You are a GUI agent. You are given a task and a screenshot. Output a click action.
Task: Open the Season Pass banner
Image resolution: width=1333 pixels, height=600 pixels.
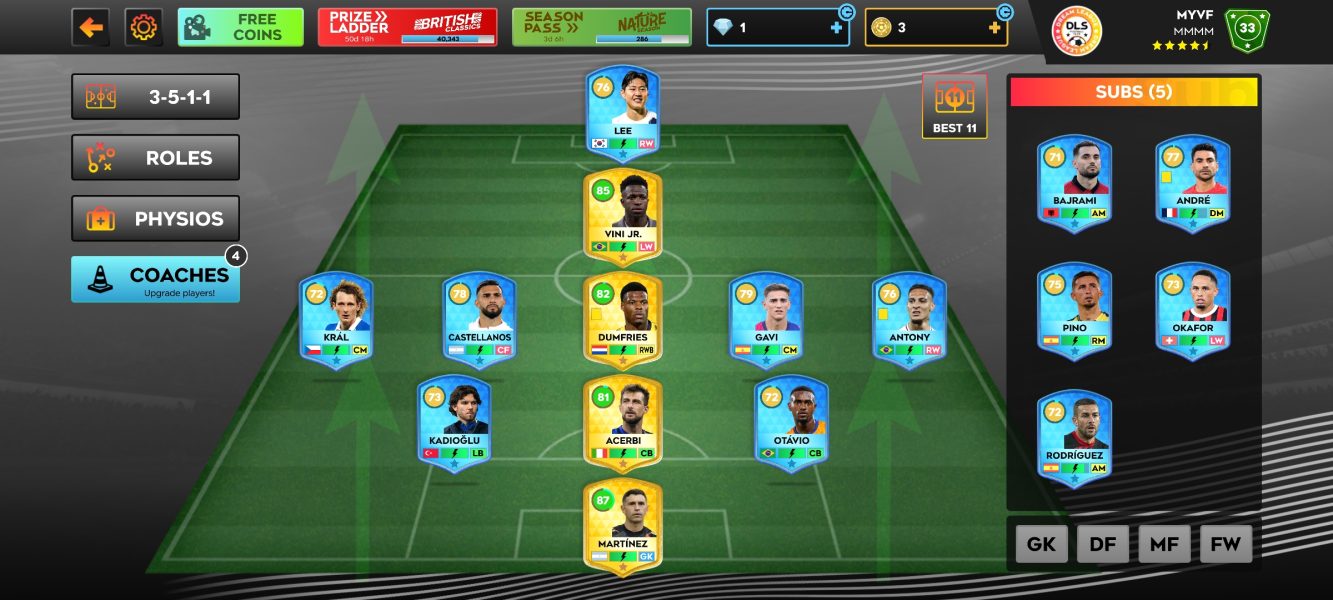(x=601, y=27)
